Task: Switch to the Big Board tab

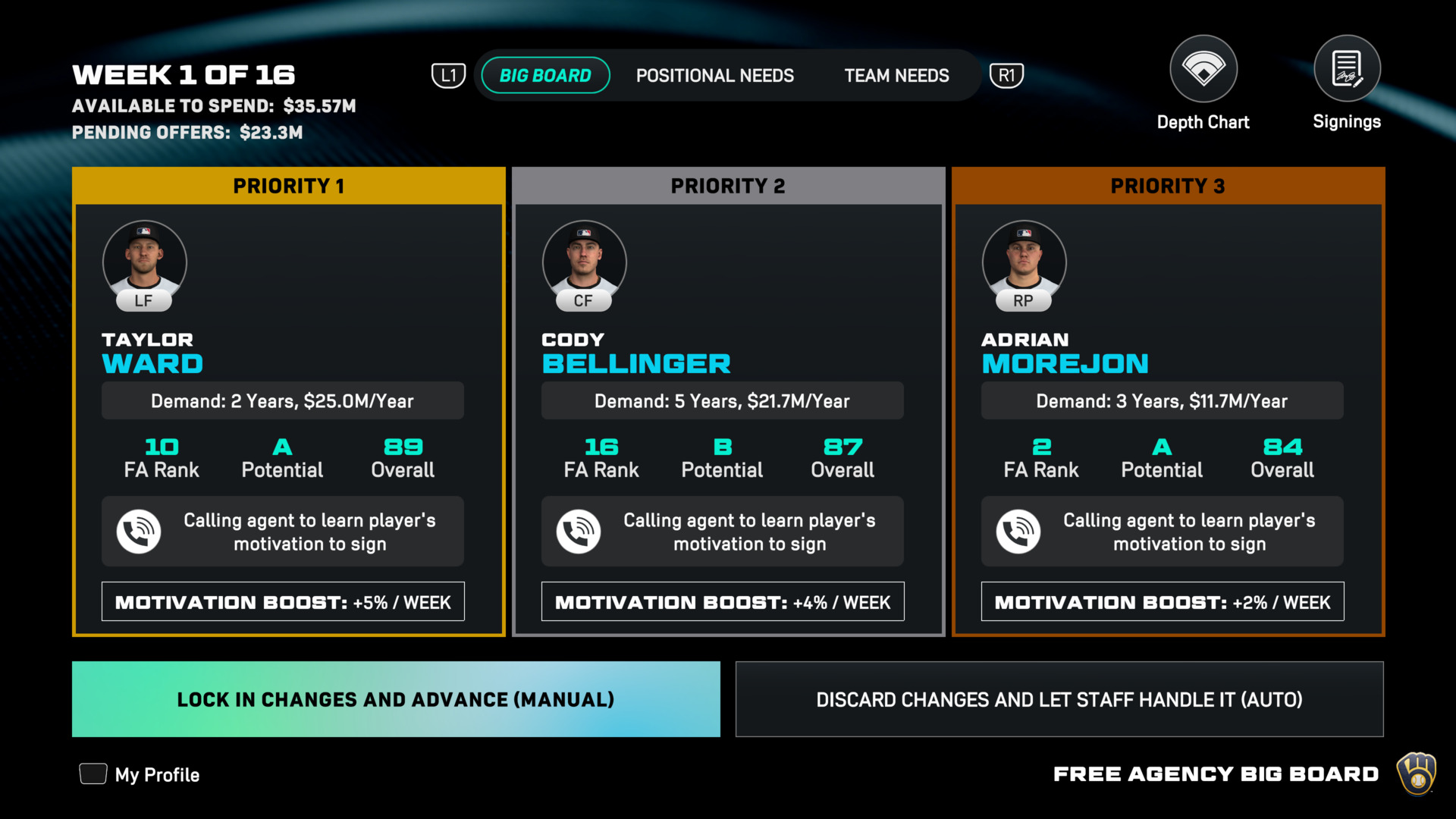Action: [x=545, y=76]
